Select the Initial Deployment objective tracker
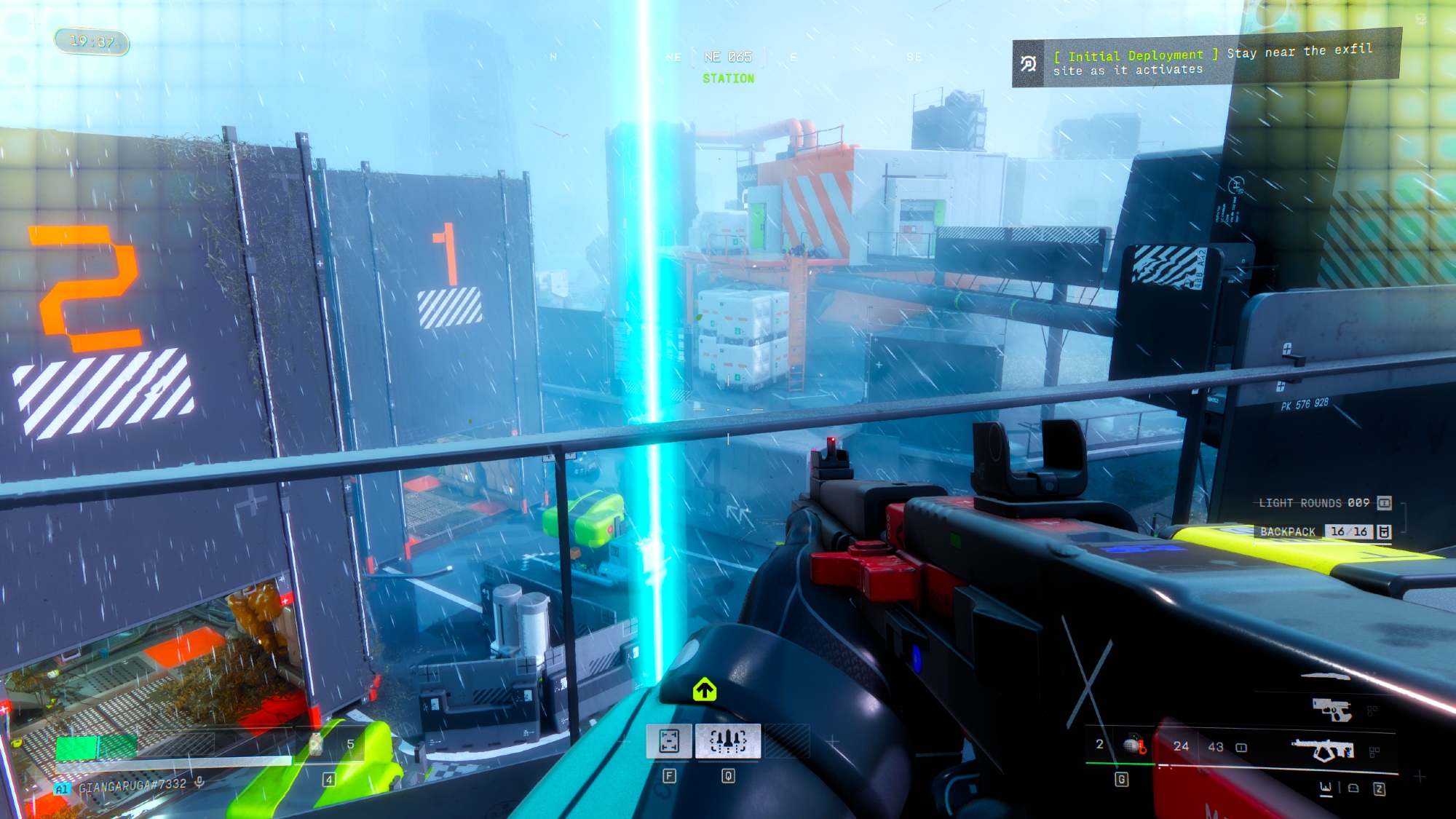 pos(1206,60)
